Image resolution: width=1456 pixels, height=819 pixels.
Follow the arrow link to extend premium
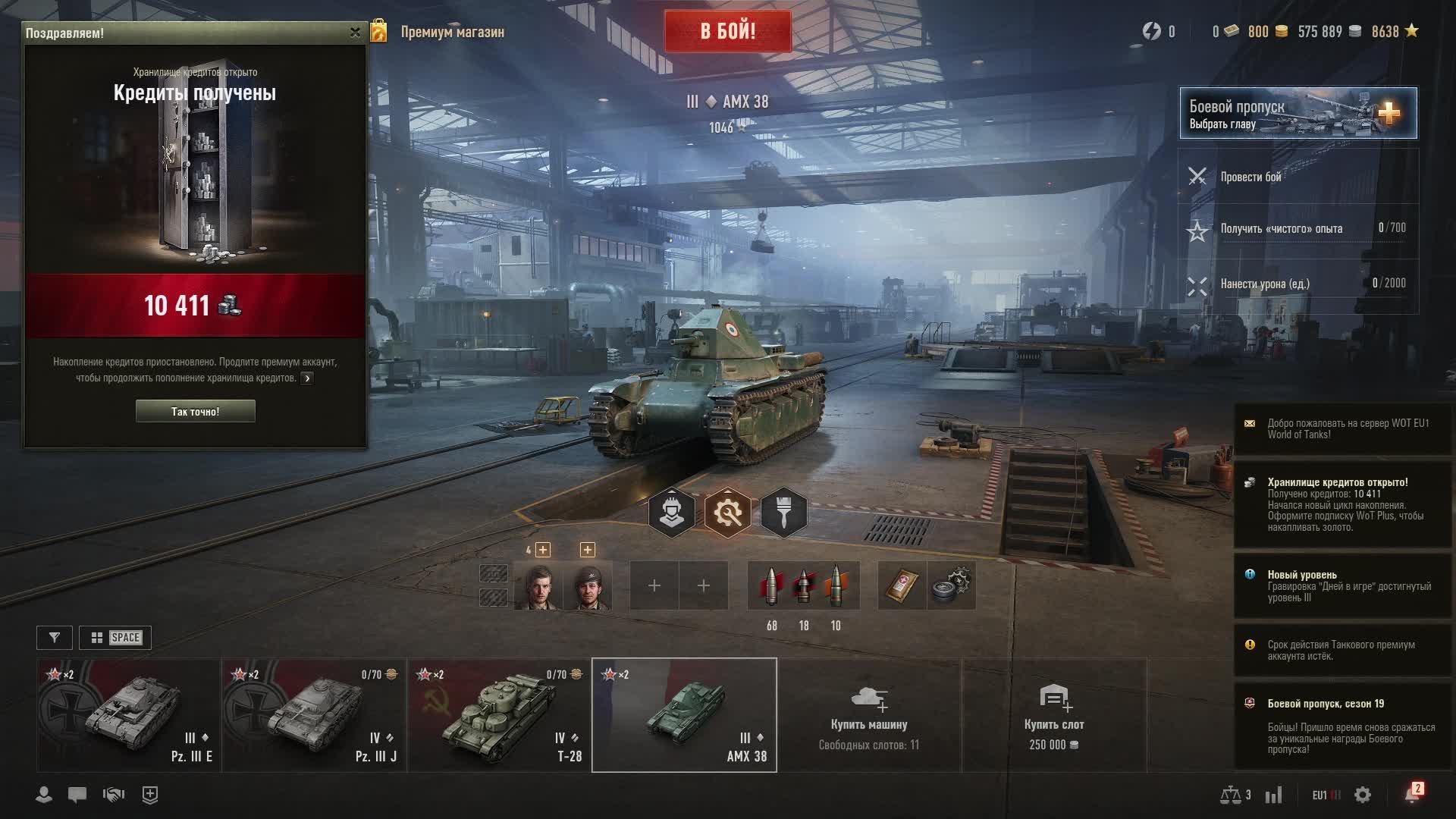click(307, 378)
